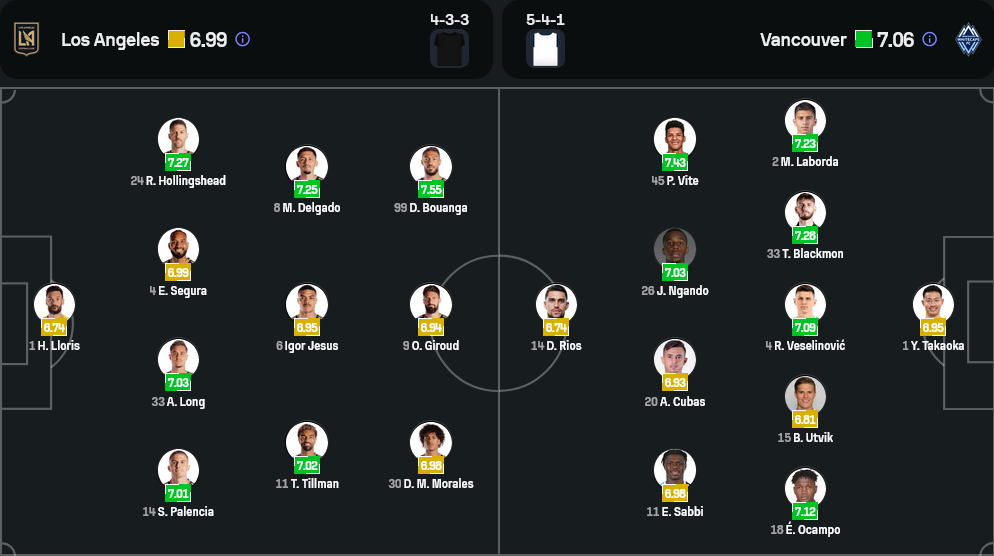This screenshot has height=556, width=994.
Task: Select goalkeeper H. Lloris
Action: click(54, 305)
